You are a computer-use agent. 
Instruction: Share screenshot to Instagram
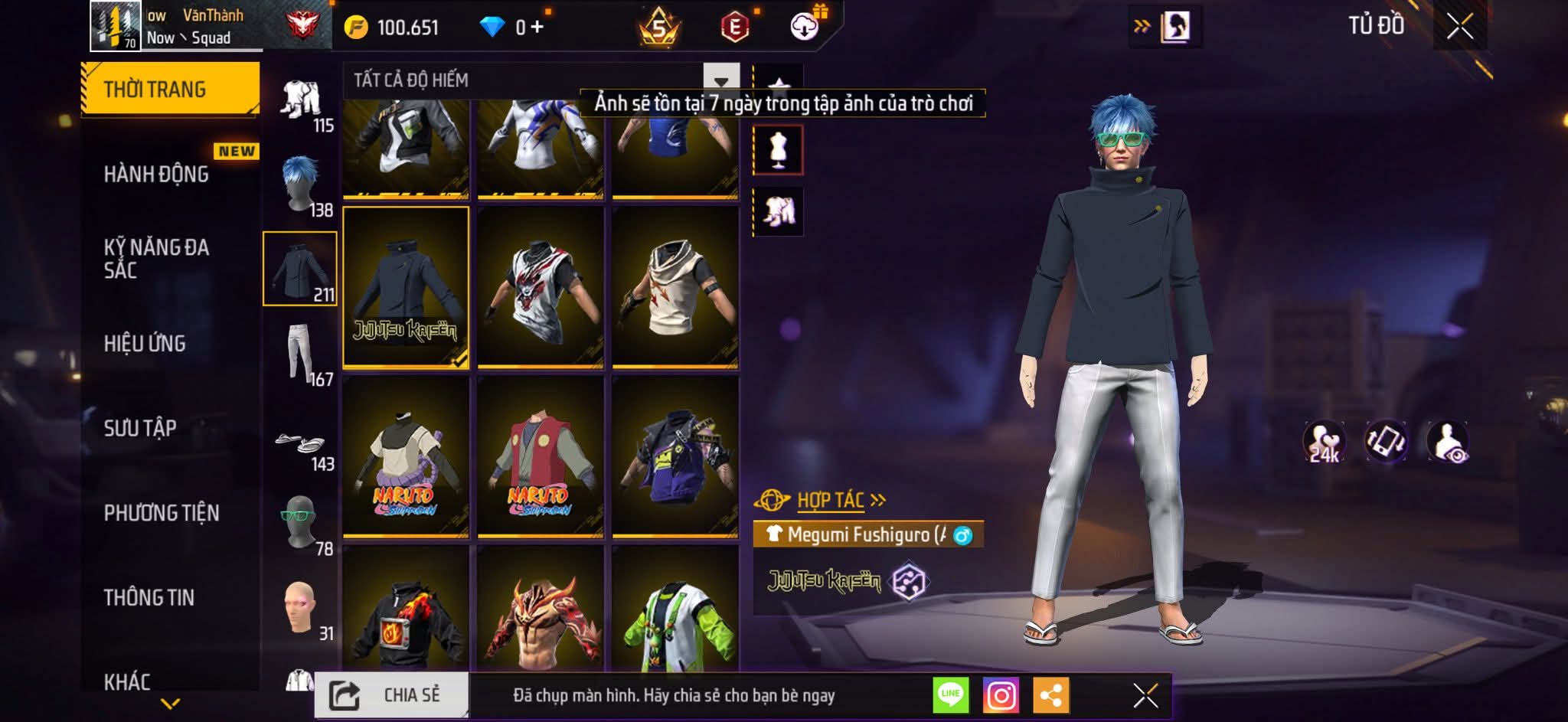pos(1001,695)
